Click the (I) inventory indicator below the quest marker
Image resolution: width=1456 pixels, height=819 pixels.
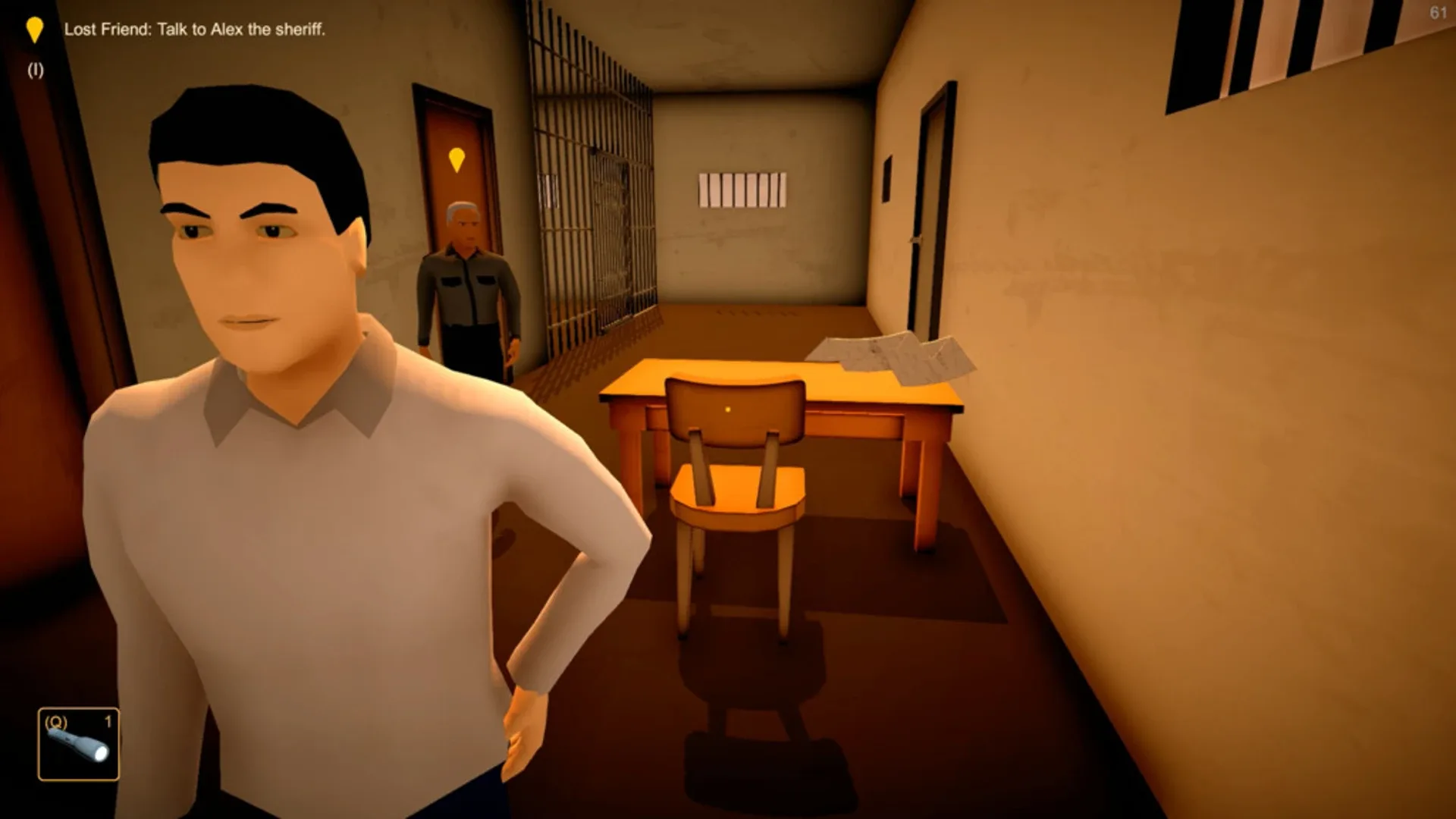coord(34,70)
